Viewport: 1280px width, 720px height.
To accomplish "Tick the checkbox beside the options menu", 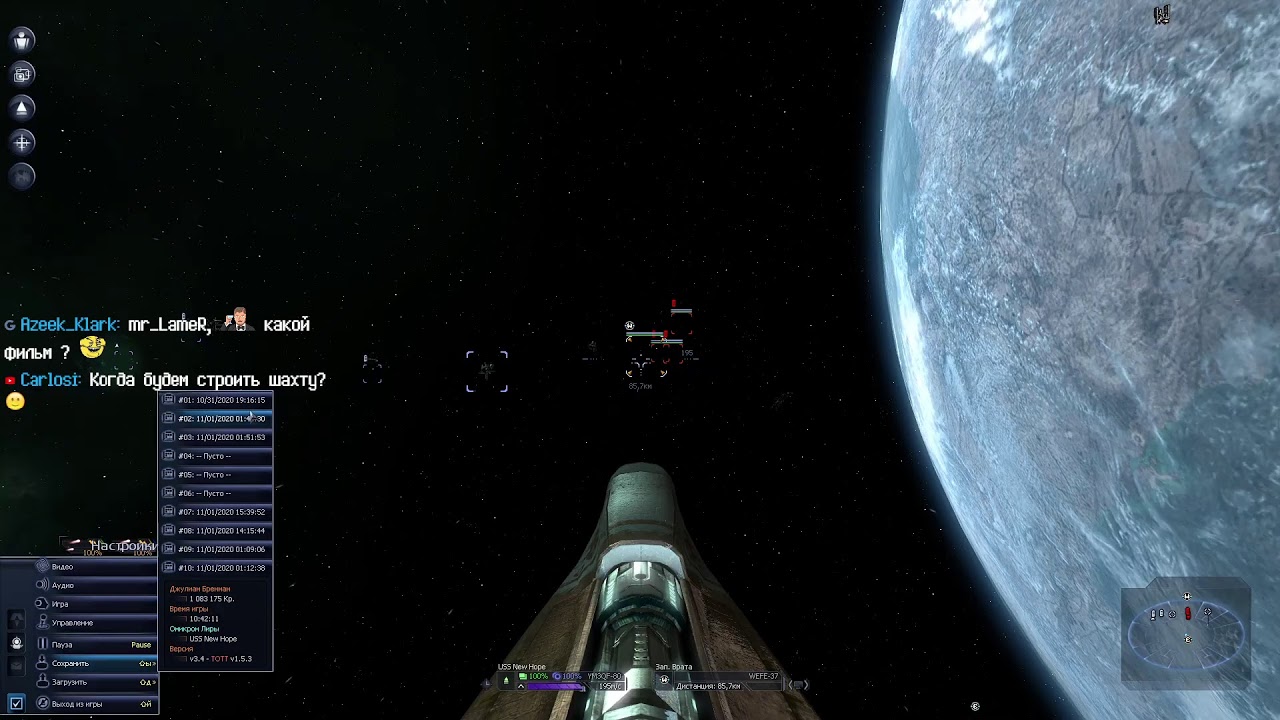I will pos(16,704).
